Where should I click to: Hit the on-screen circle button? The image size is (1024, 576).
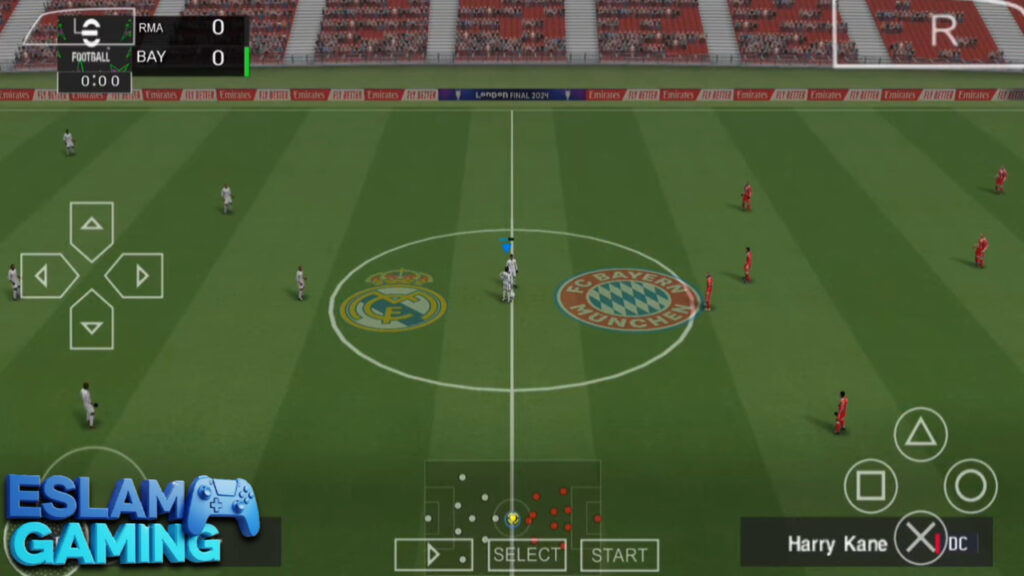coord(970,486)
